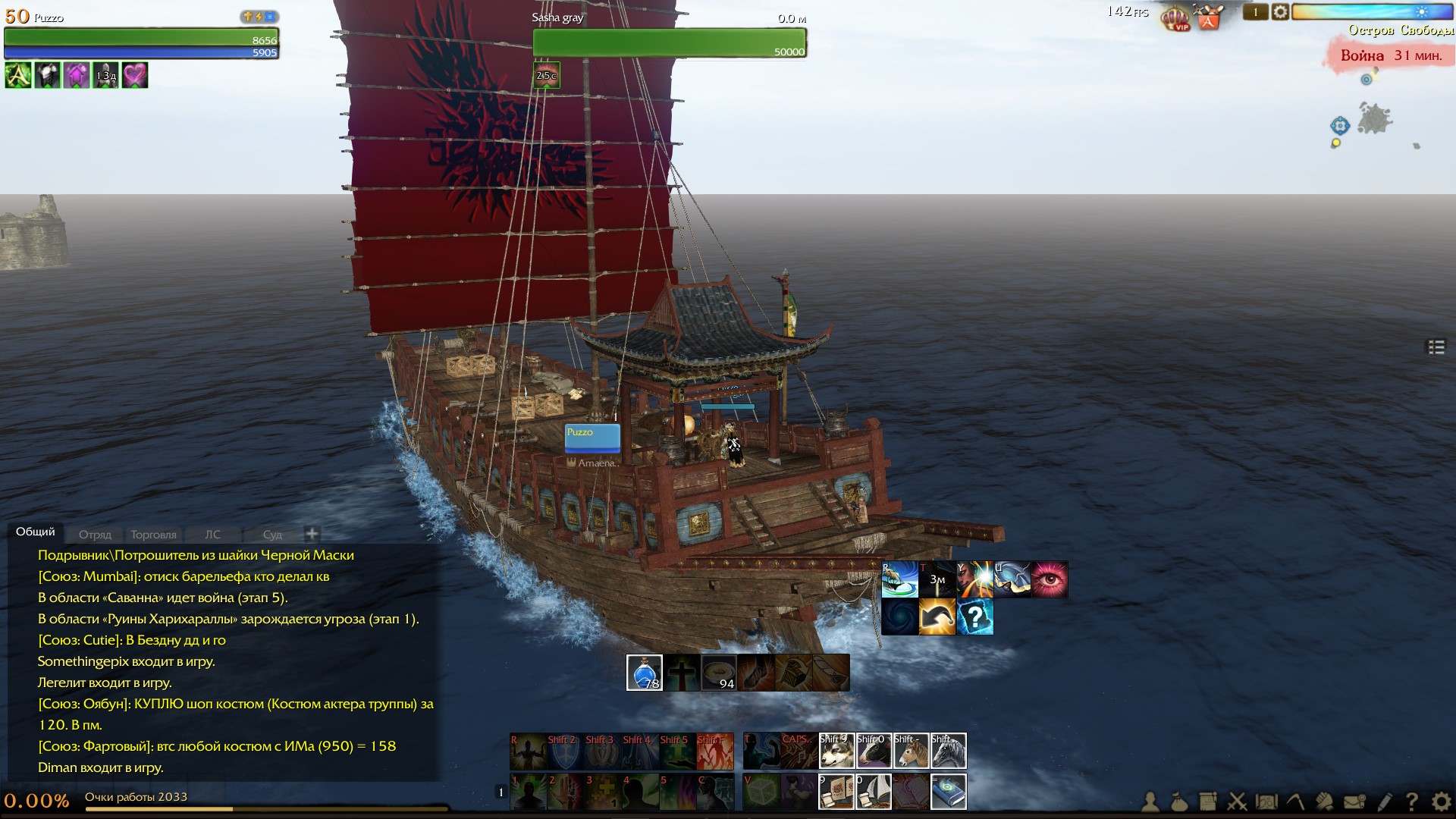This screenshot has width=1456, height=819.
Task: Open the world map scroll icon
Action: click(x=1266, y=802)
